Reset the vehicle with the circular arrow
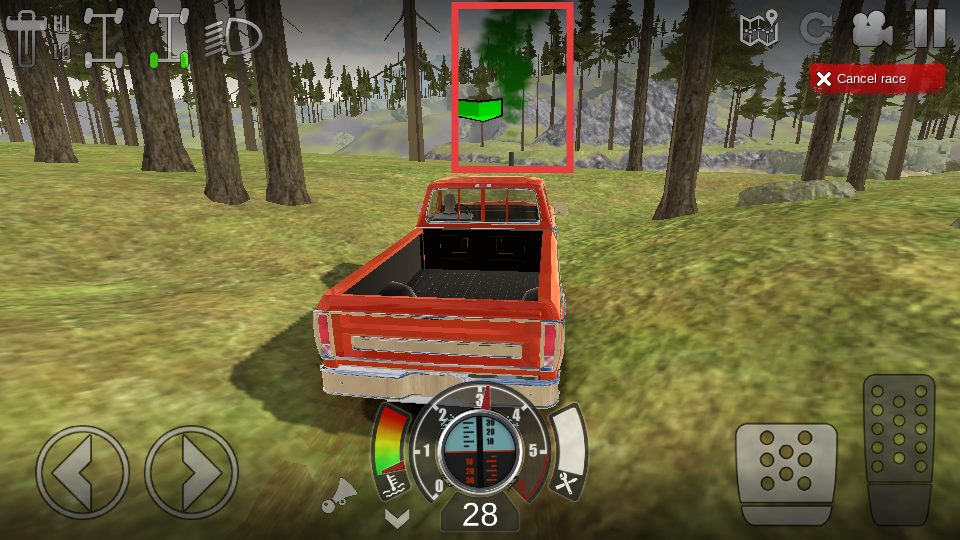Image resolution: width=960 pixels, height=540 pixels. [816, 29]
